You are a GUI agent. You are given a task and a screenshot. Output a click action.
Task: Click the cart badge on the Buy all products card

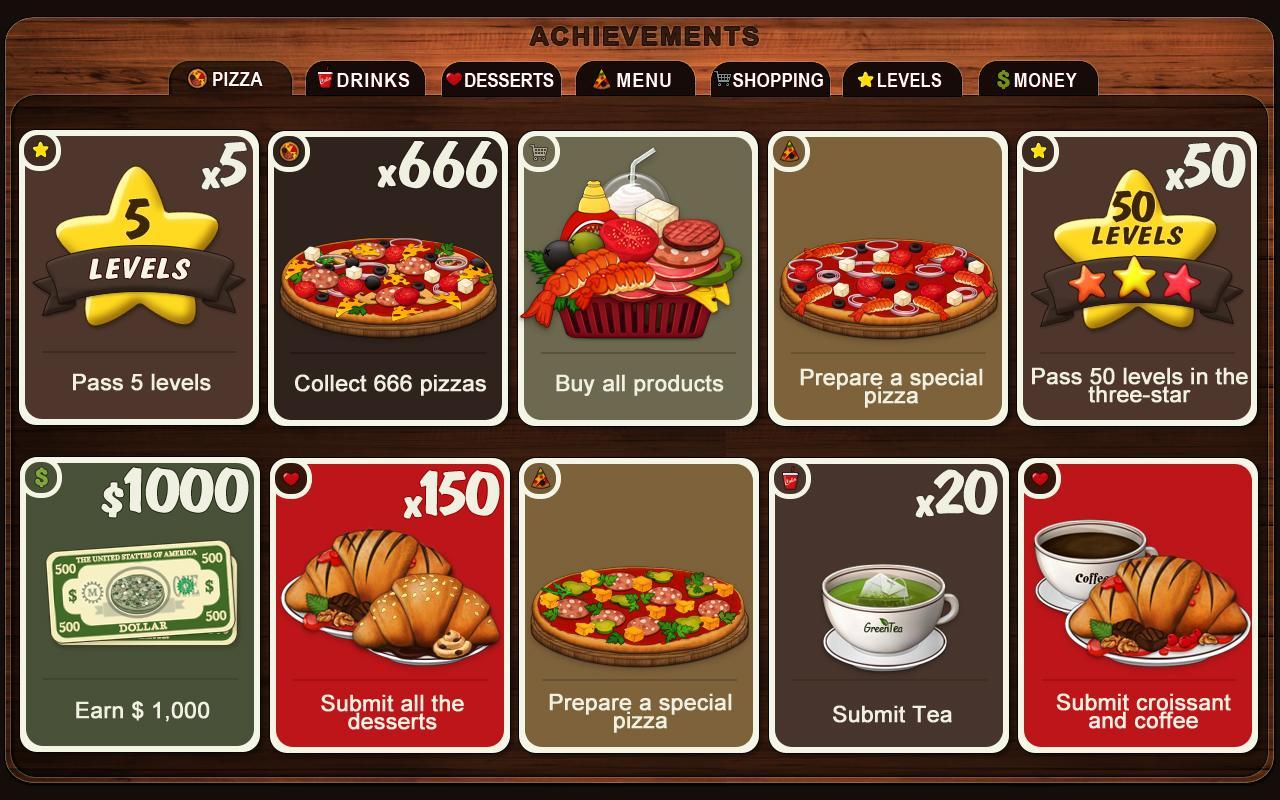tap(540, 150)
